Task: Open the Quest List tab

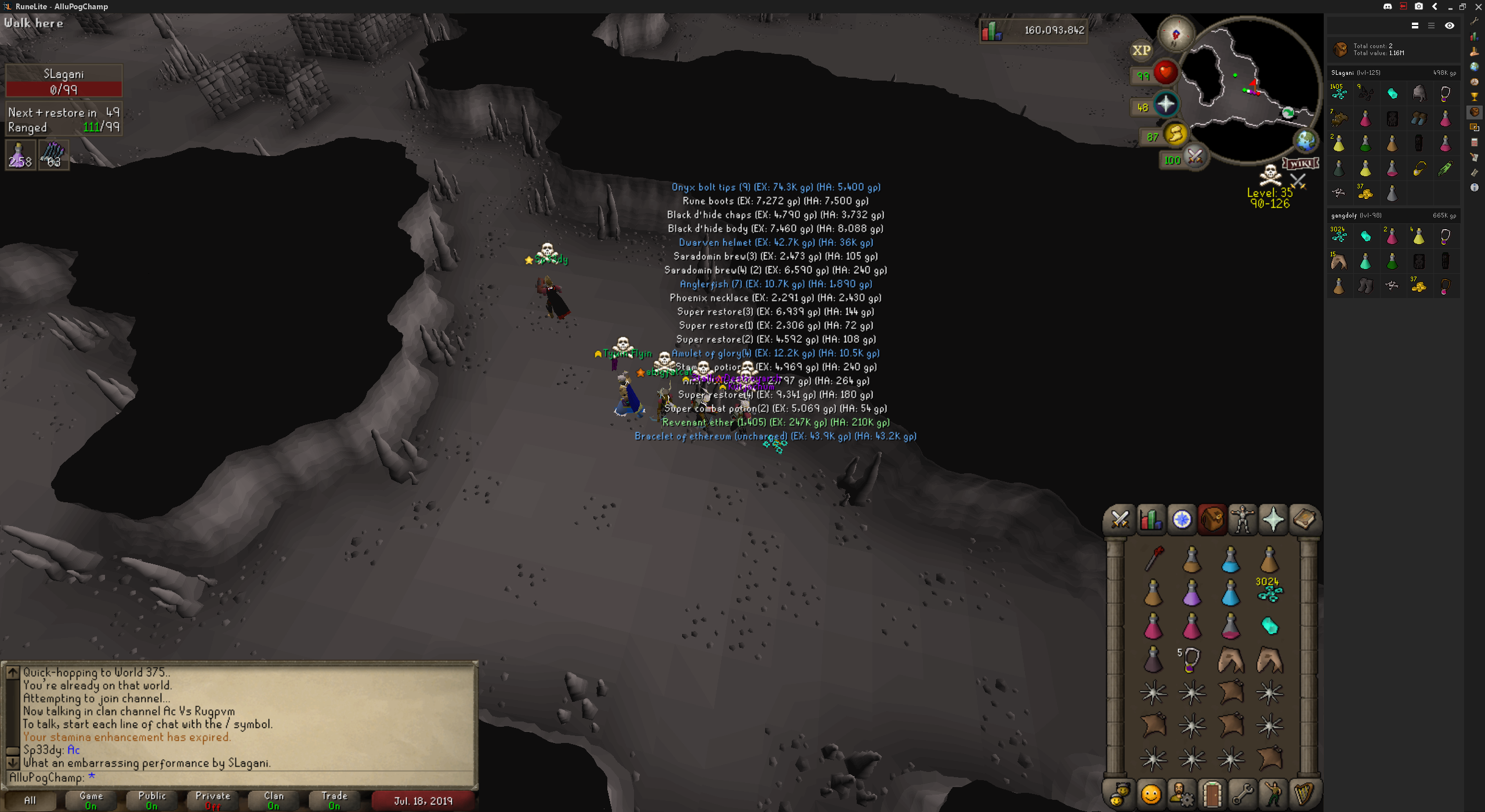Action: (x=1182, y=519)
